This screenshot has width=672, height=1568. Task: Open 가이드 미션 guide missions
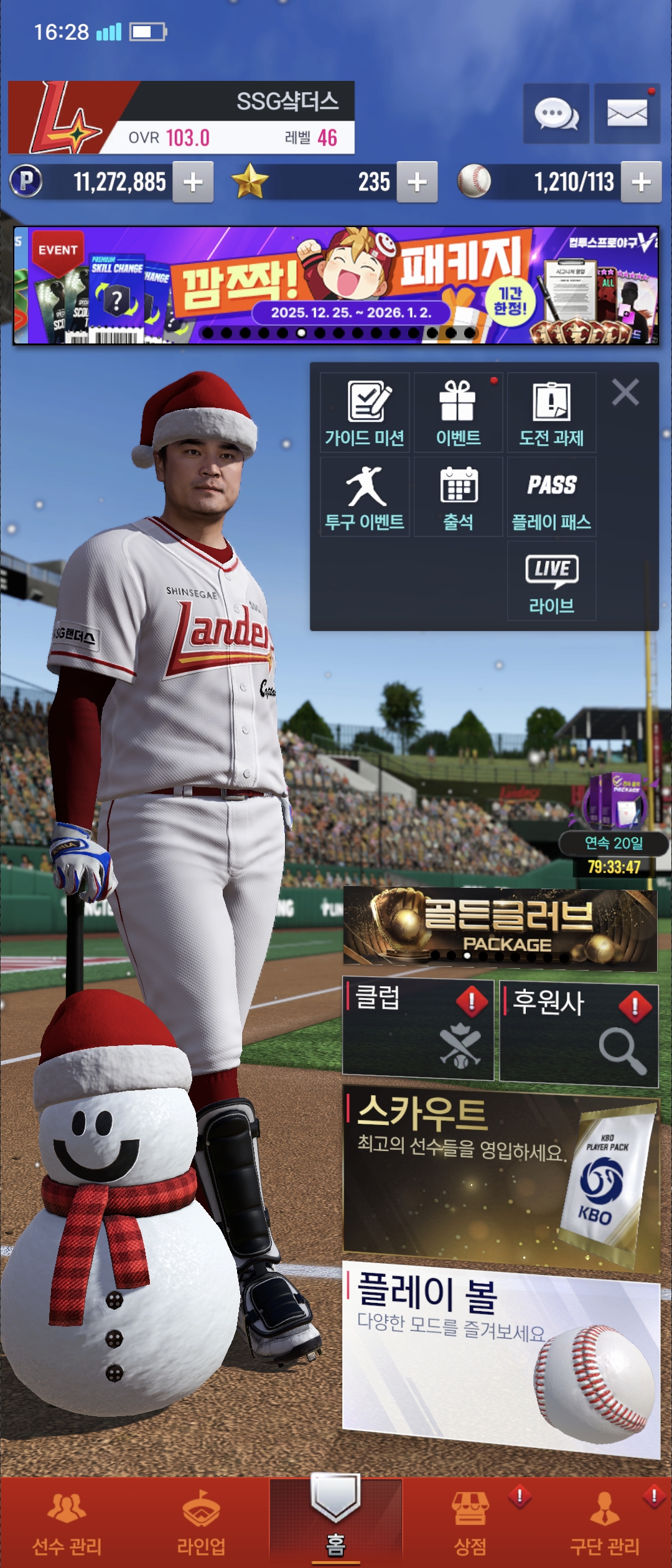pos(365,413)
